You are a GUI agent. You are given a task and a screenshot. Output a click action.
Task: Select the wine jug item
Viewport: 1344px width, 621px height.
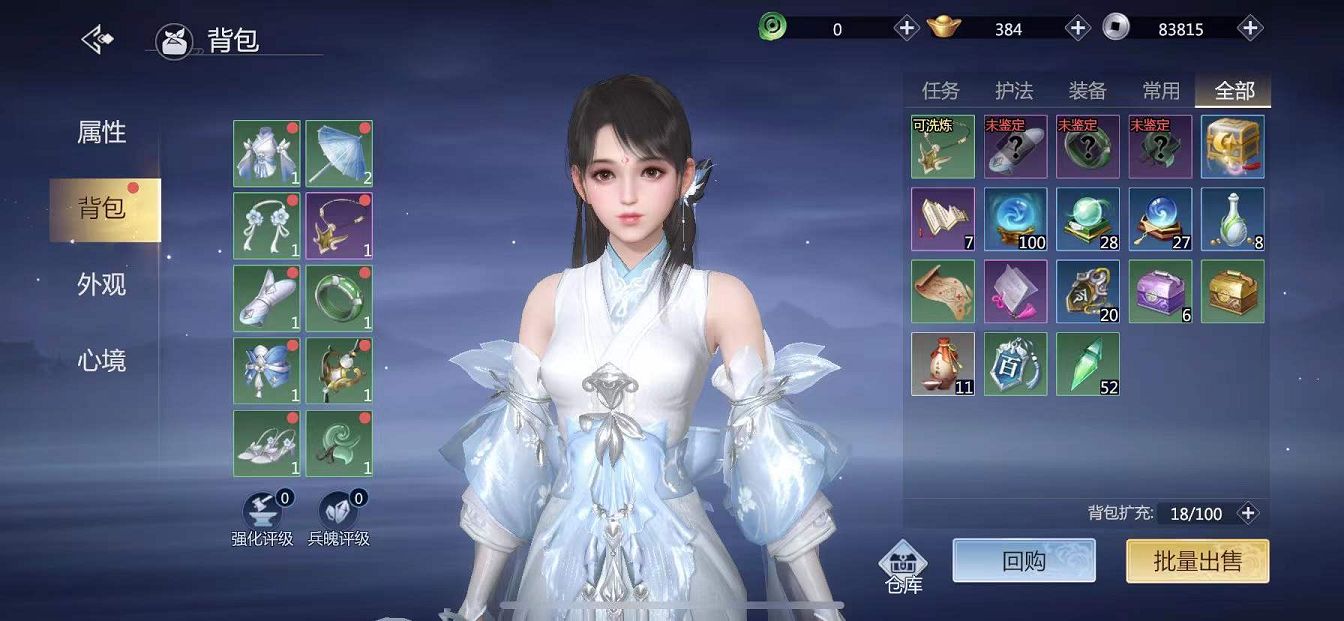tap(942, 364)
